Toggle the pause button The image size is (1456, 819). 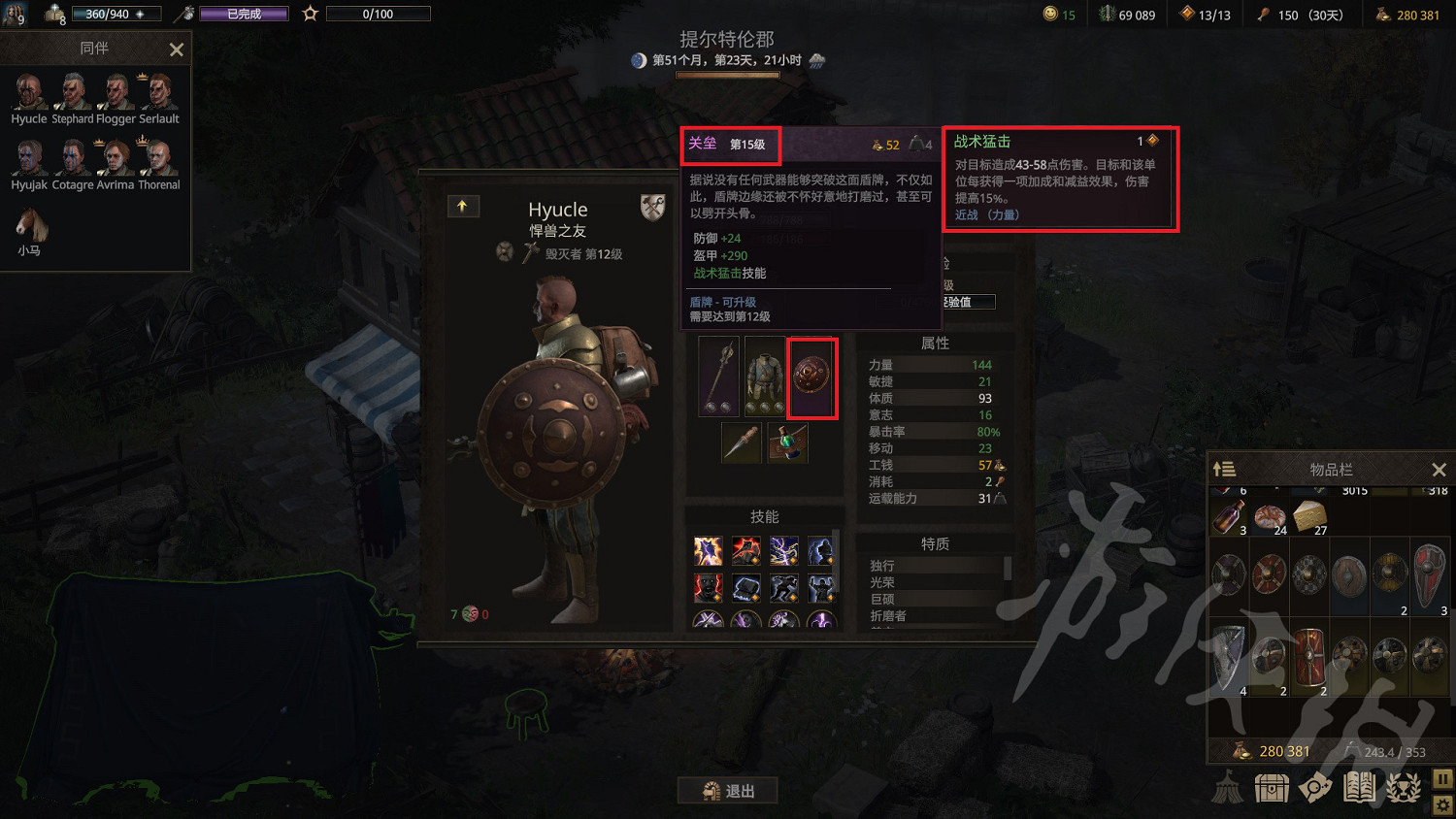click(1442, 778)
